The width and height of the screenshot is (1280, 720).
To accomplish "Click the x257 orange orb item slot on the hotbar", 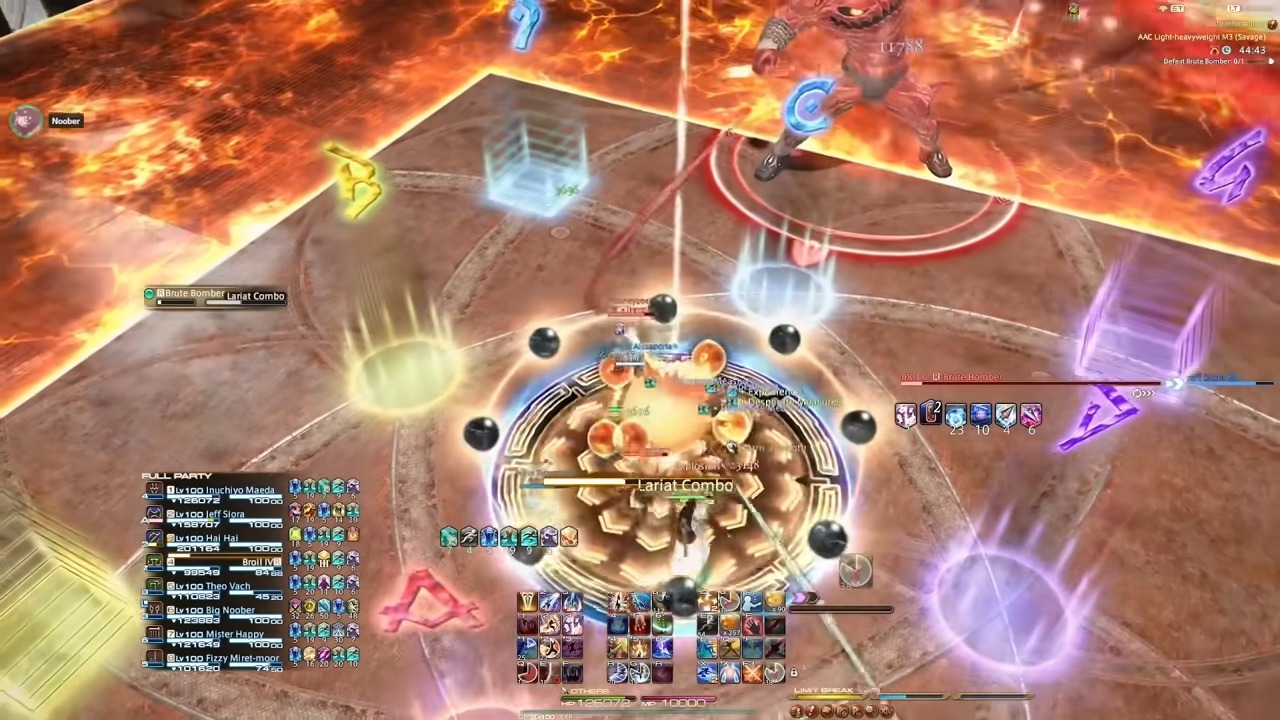I will [x=730, y=624].
